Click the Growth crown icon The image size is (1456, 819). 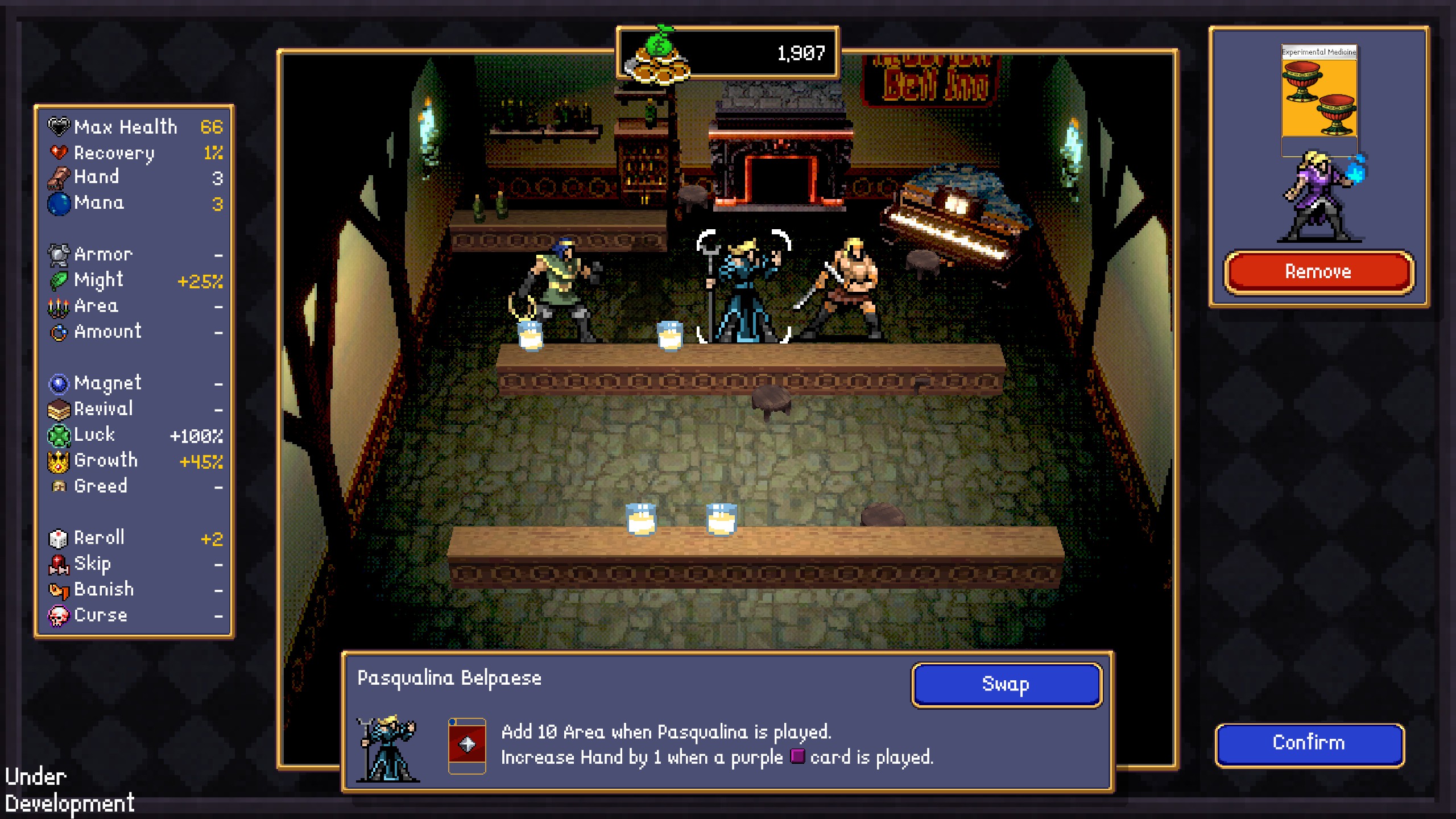59,461
